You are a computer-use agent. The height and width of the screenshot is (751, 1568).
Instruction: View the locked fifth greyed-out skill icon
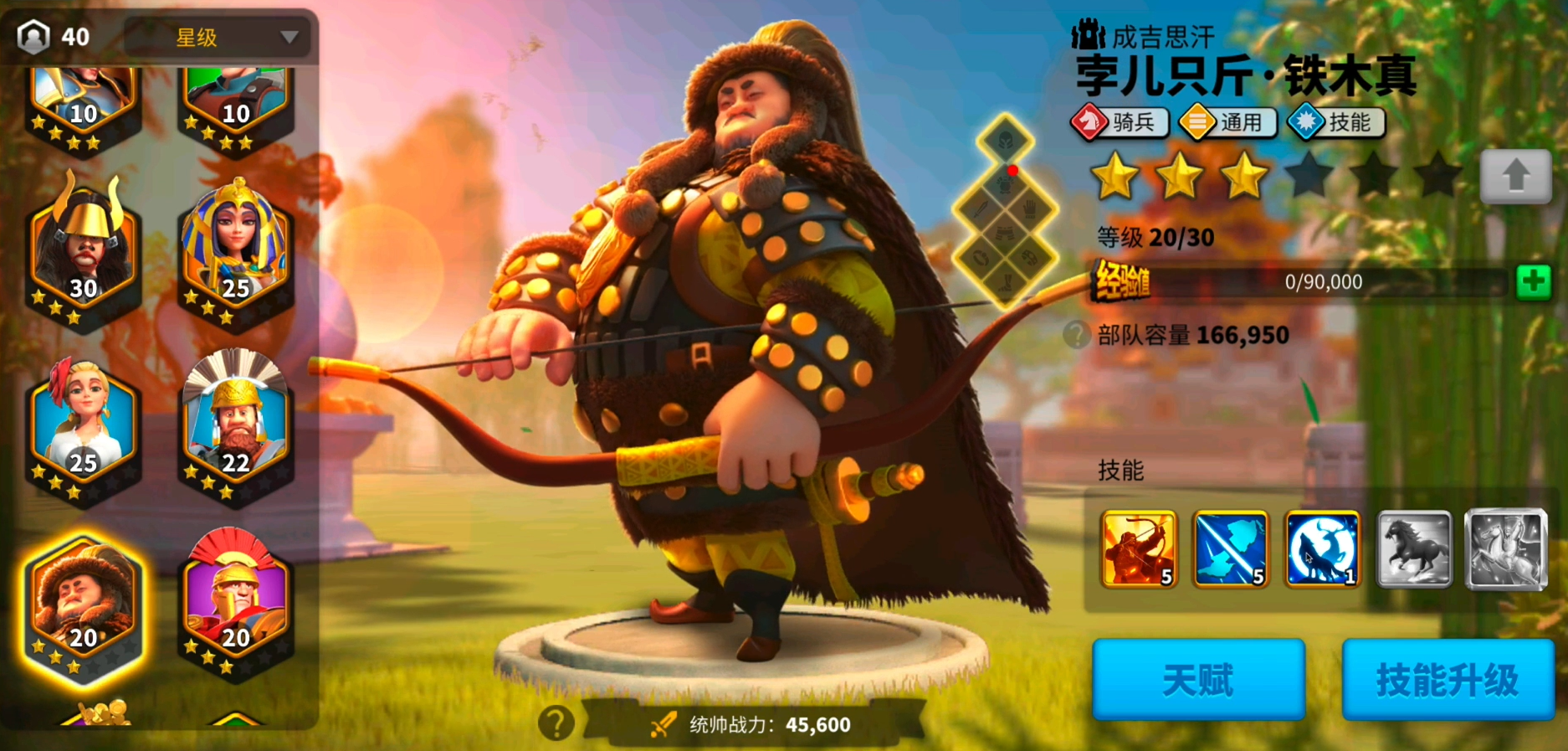1504,551
